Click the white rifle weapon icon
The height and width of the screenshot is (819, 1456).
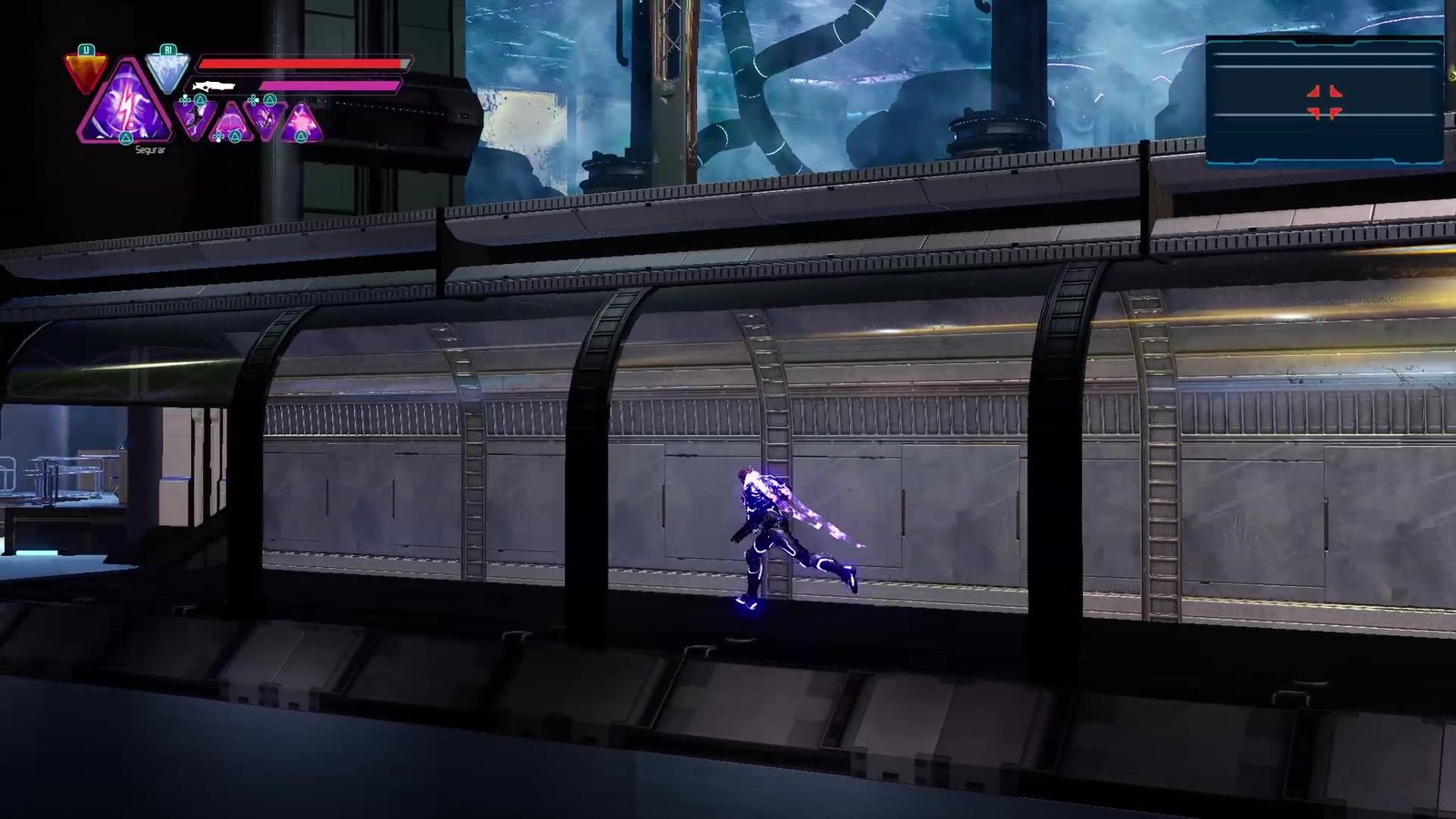coord(214,86)
